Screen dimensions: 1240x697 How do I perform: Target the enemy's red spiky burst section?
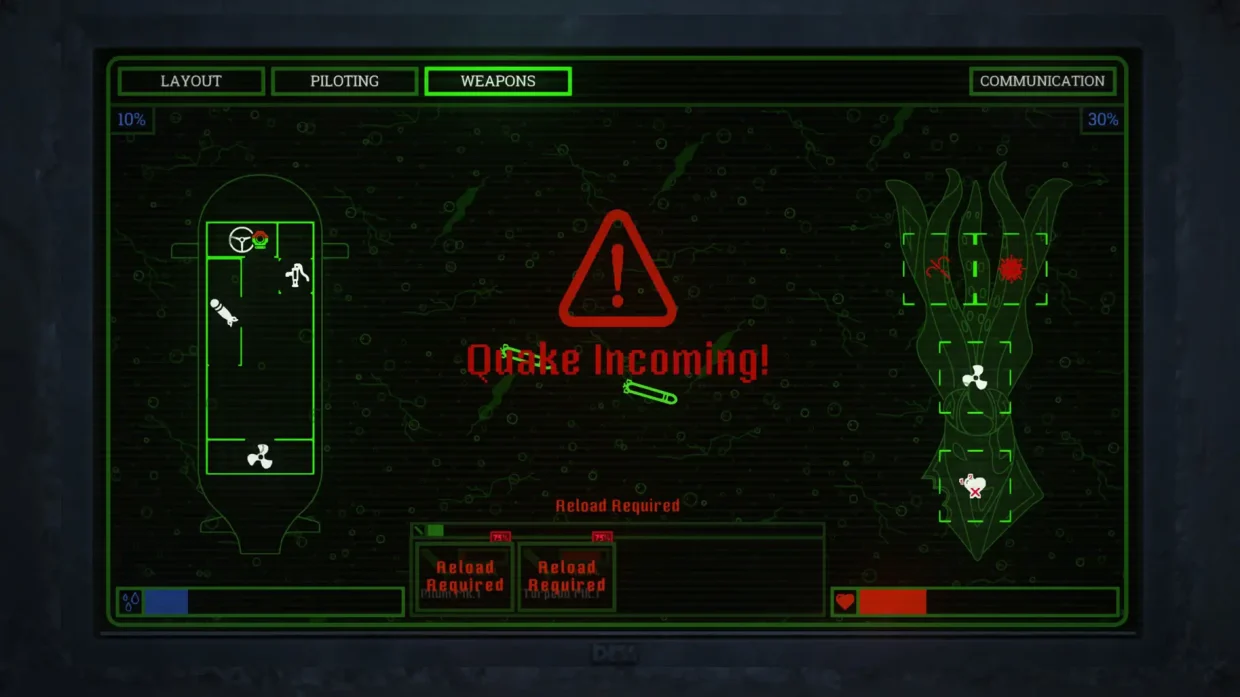tap(1011, 268)
